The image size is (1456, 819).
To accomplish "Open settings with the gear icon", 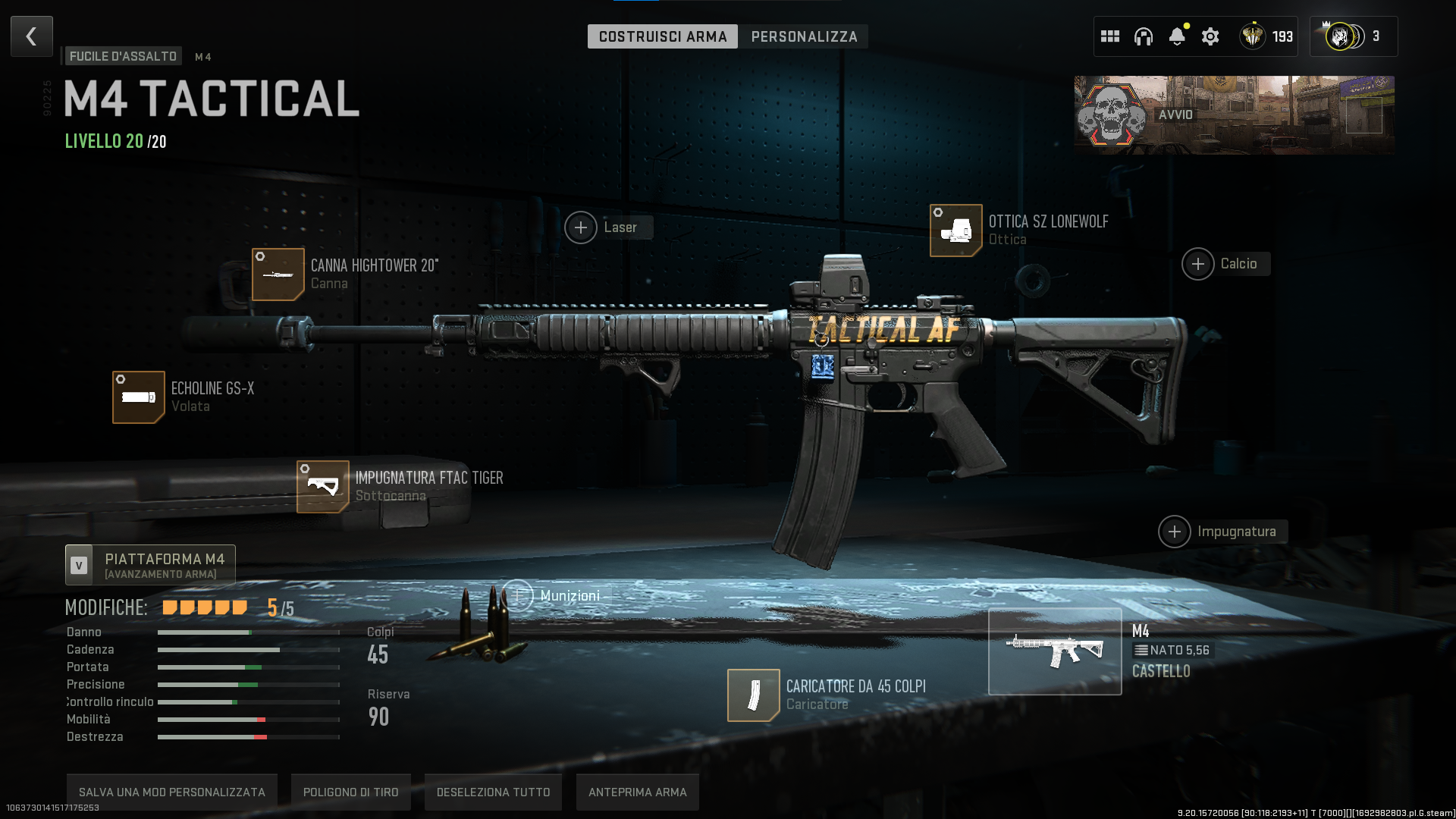I will pyautogui.click(x=1210, y=36).
